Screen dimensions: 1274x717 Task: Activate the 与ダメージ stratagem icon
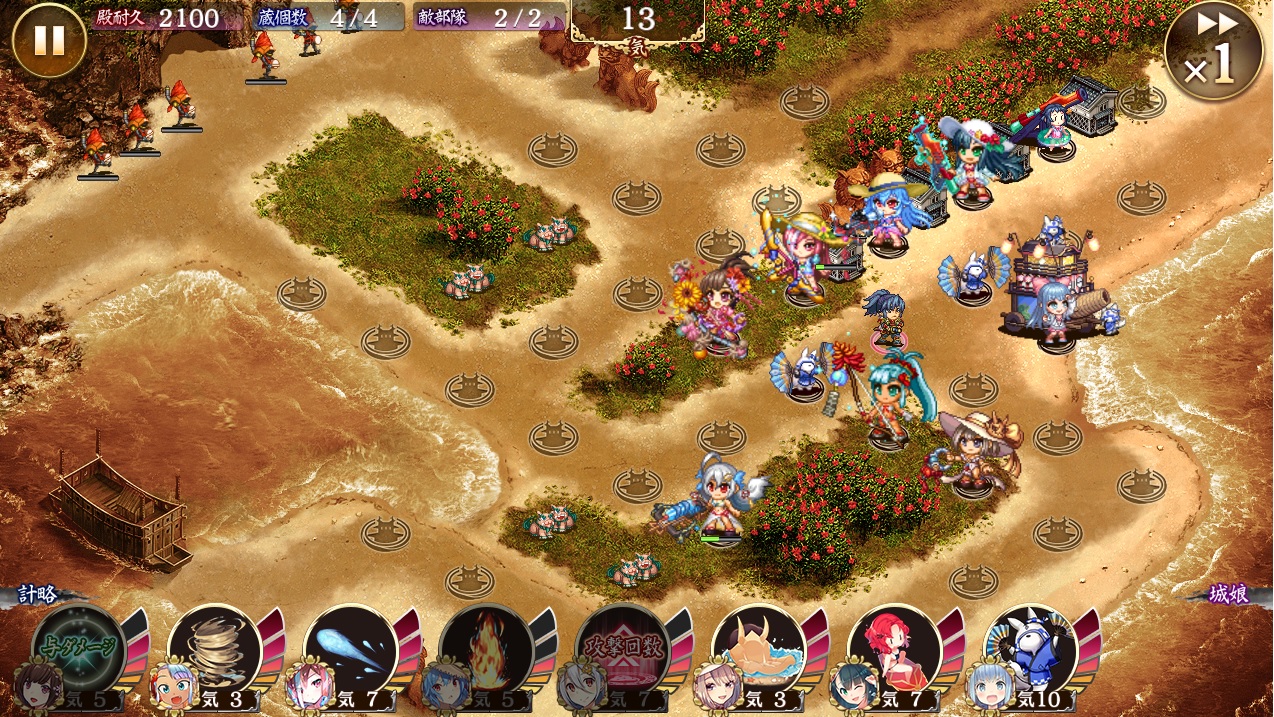[79, 651]
